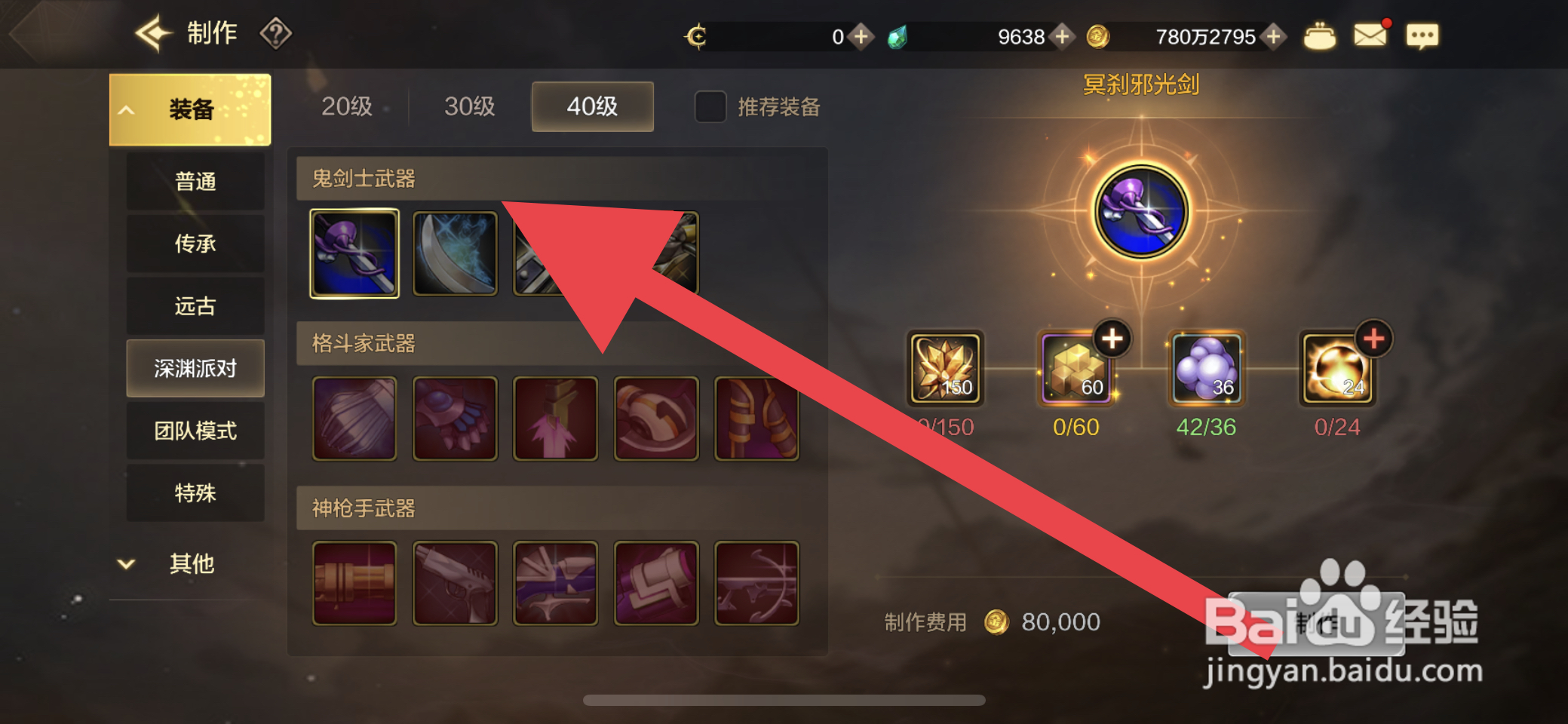Click the 42/36 purple orb material icon
This screenshot has height=724, width=1568.
coord(1205,369)
